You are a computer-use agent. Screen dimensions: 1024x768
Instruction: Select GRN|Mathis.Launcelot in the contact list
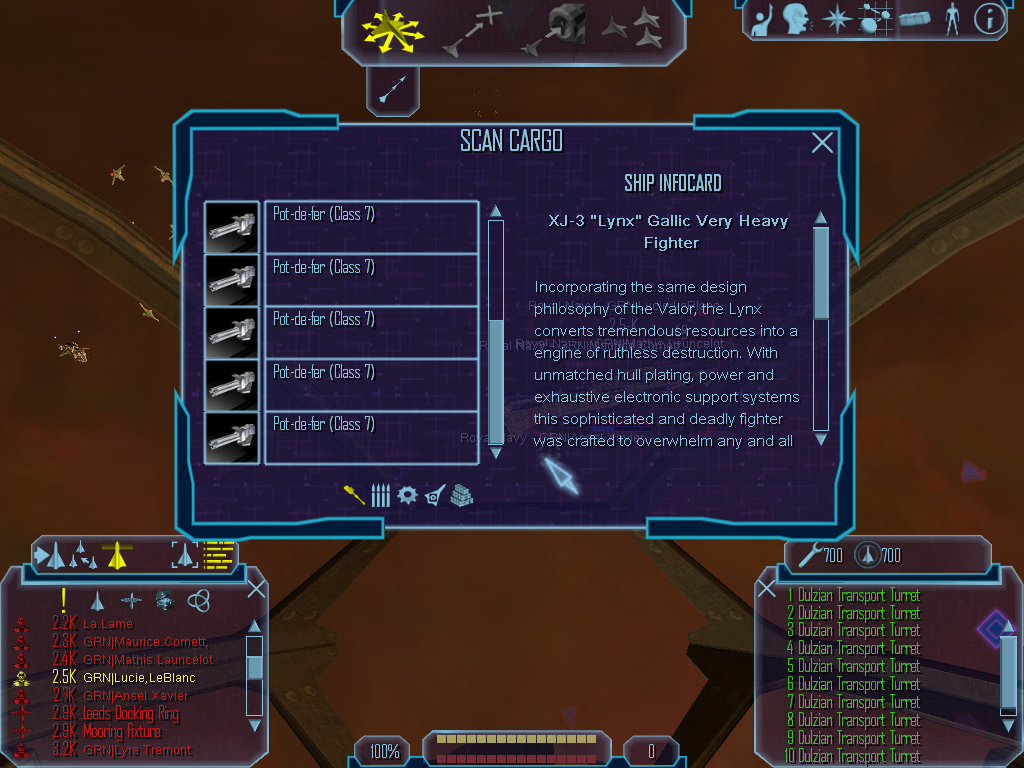(148, 660)
